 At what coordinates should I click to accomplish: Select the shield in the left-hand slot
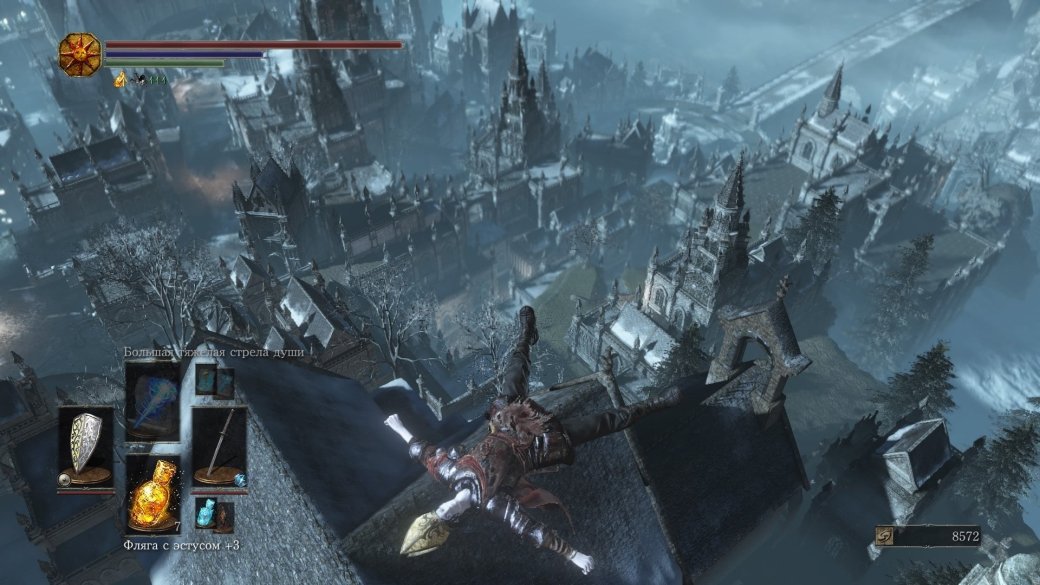pyautogui.click(x=84, y=445)
